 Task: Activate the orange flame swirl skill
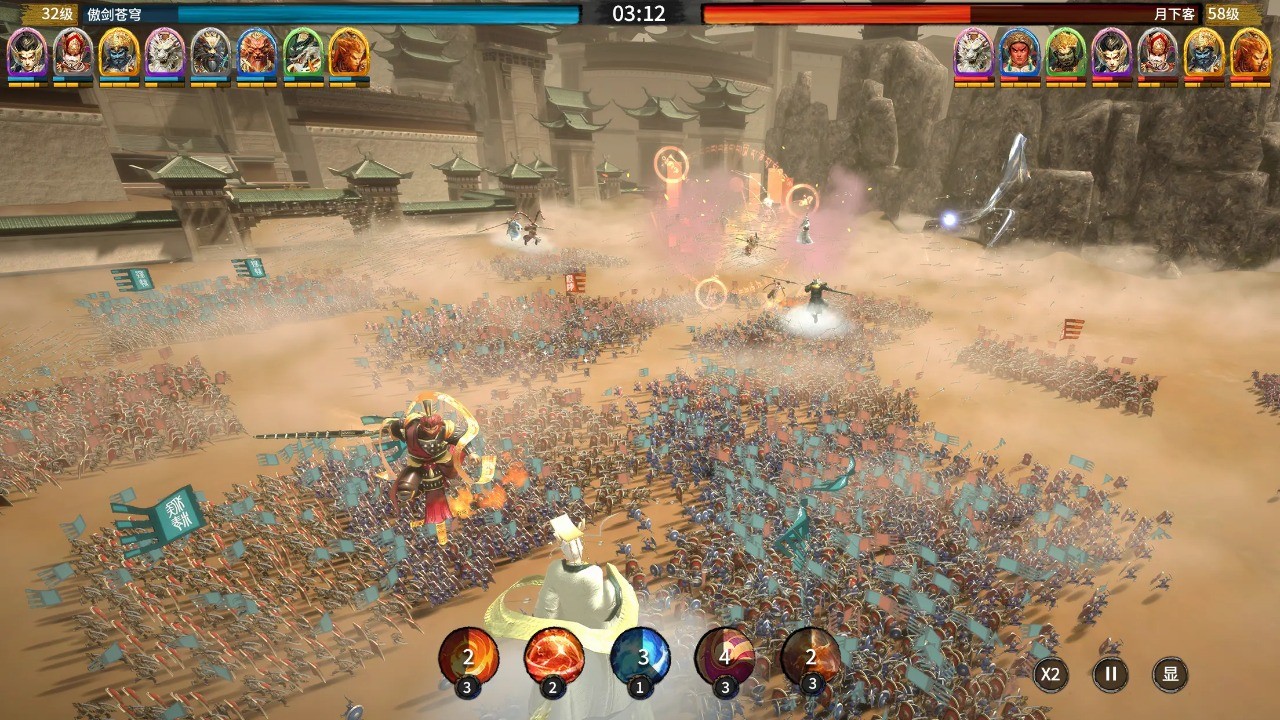(x=468, y=656)
